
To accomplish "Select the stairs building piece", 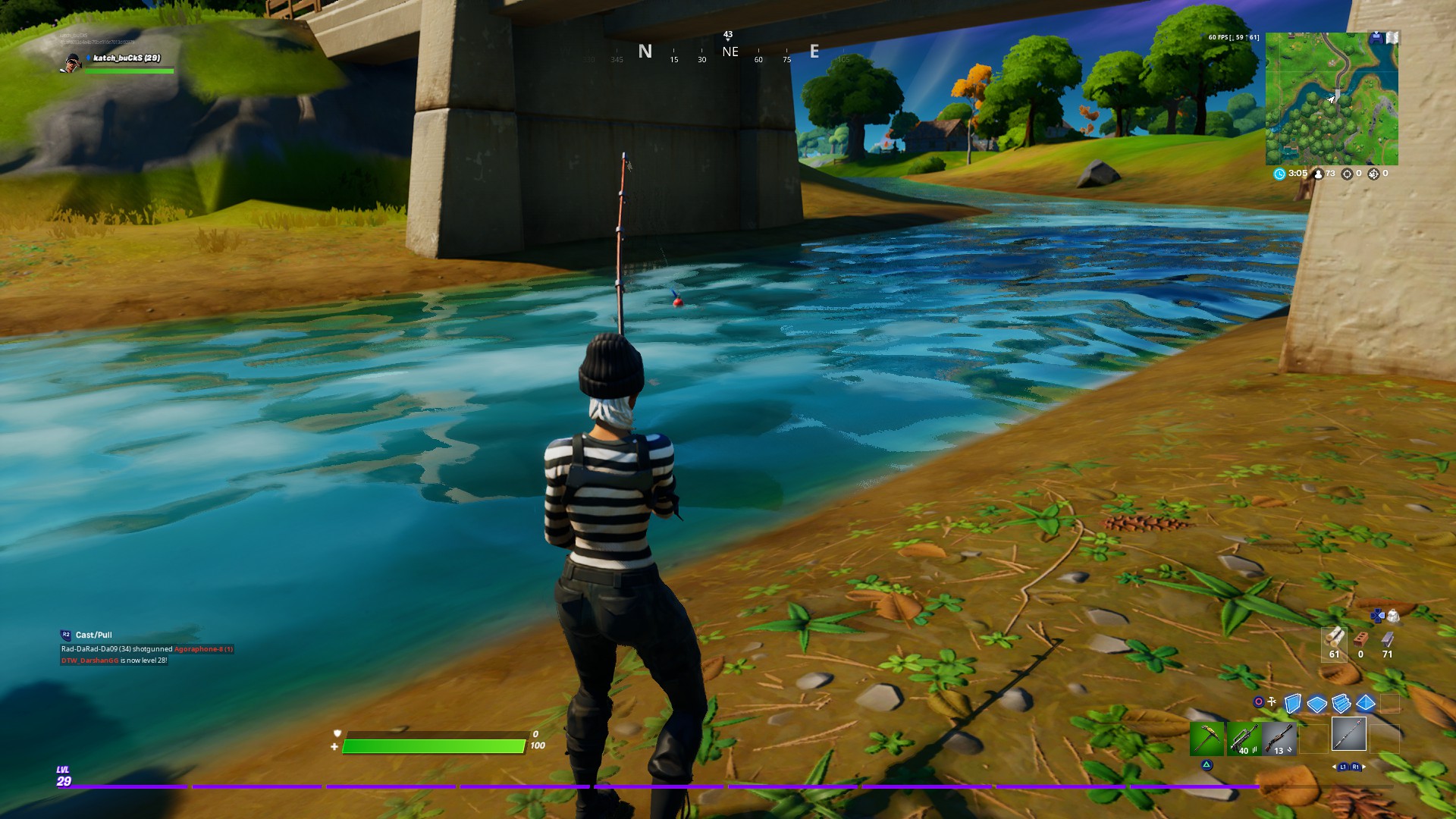I will pyautogui.click(x=1341, y=704).
